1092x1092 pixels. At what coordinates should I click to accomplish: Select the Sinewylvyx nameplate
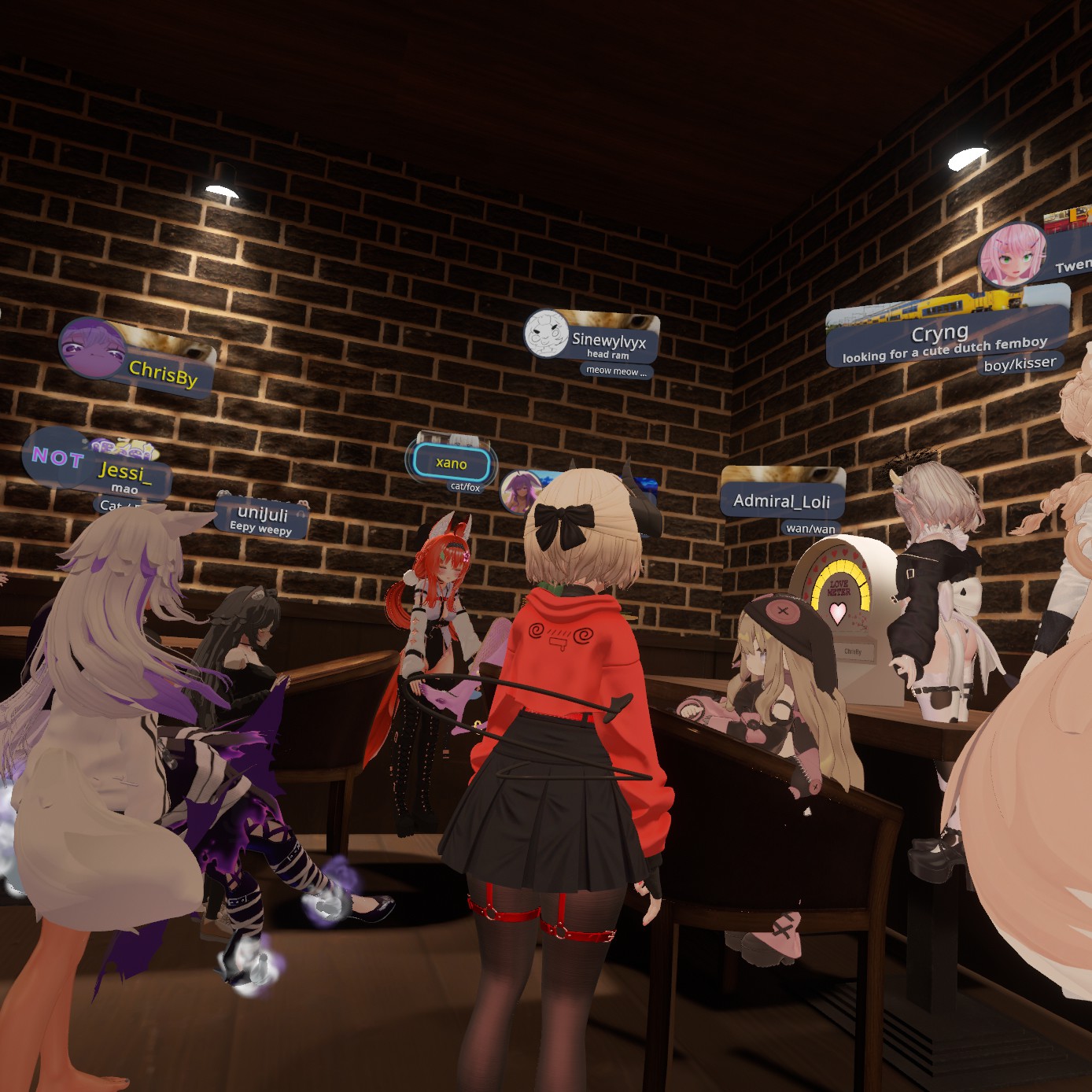click(x=608, y=340)
